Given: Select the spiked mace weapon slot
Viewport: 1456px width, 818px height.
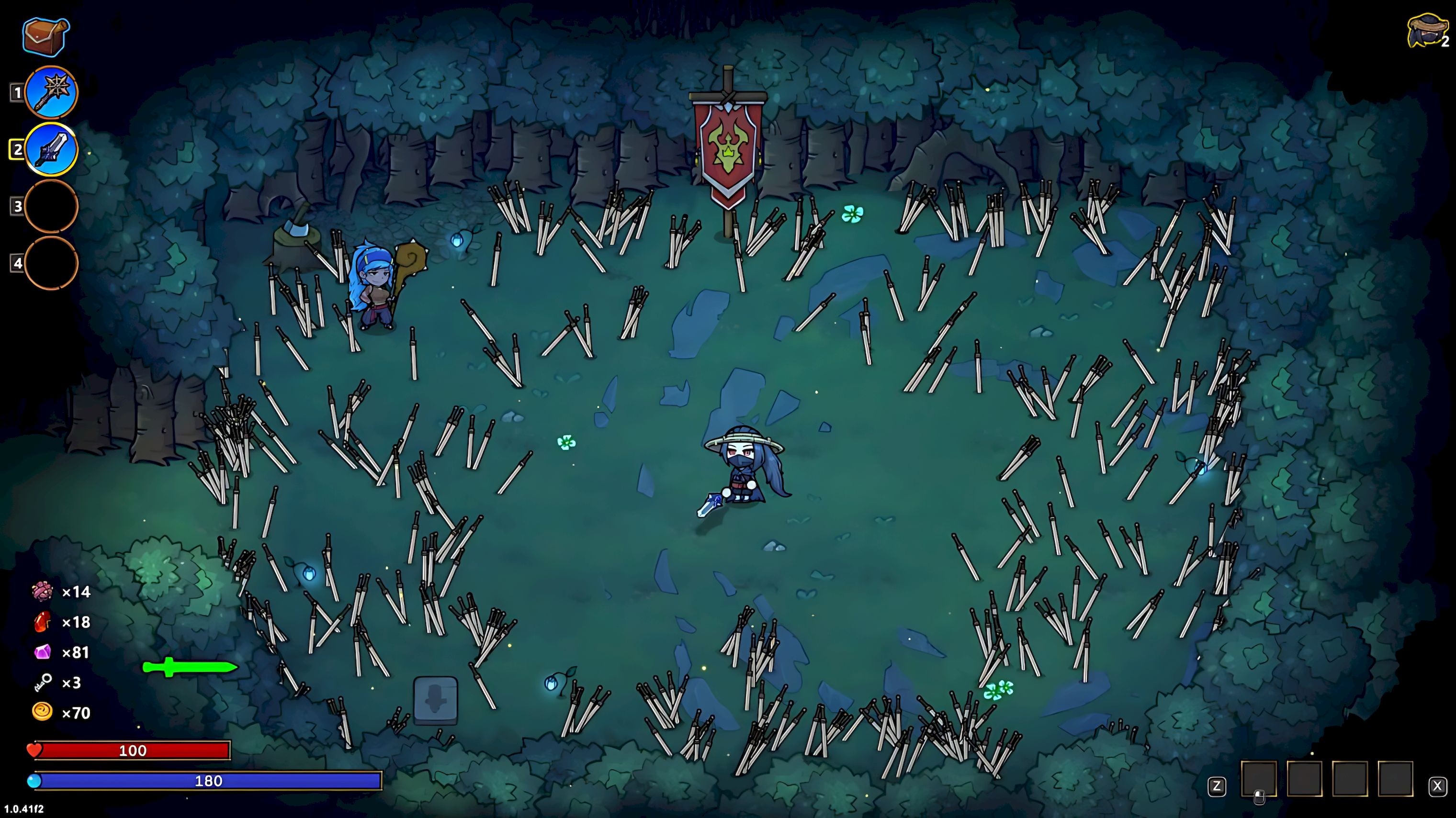Looking at the screenshot, I should tap(51, 93).
